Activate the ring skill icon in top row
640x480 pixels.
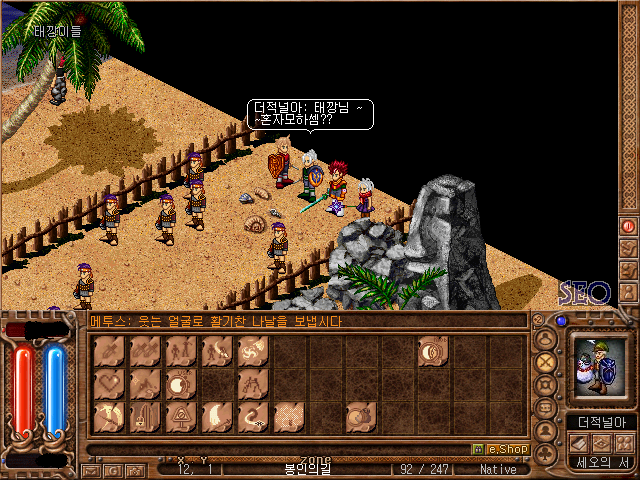tap(434, 351)
